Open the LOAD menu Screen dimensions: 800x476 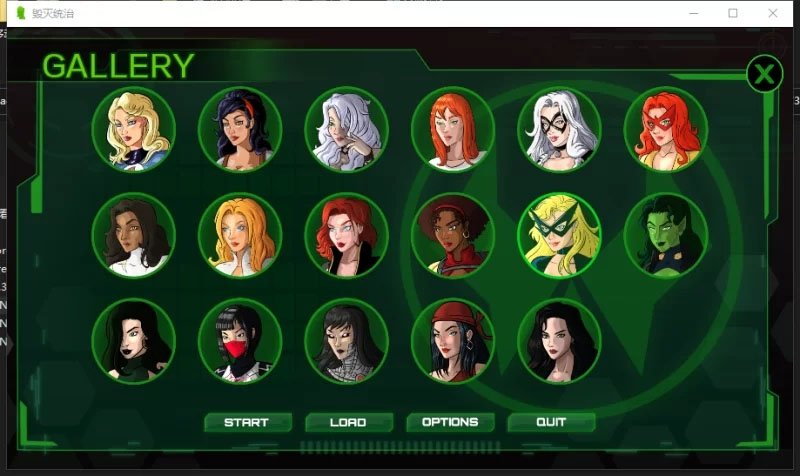(348, 422)
